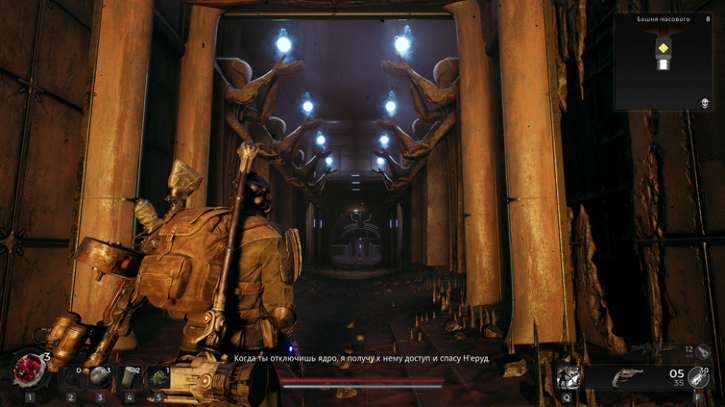Select the bandage roll in quick slot 4

(x=129, y=378)
